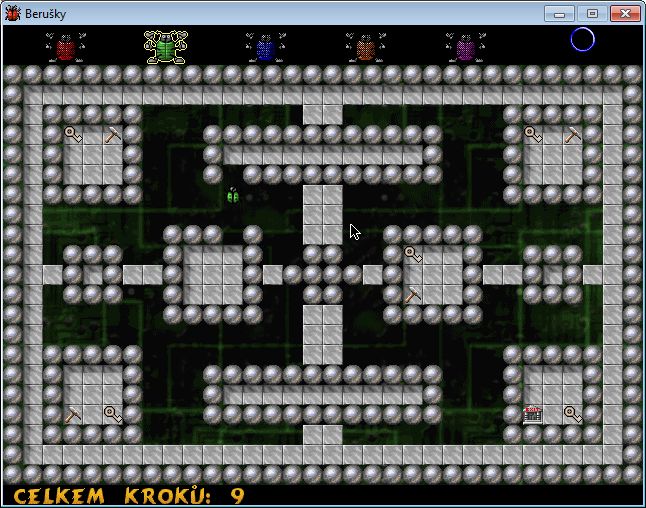
Task: Click the blue circle icon in the top bar
Action: tap(582, 40)
